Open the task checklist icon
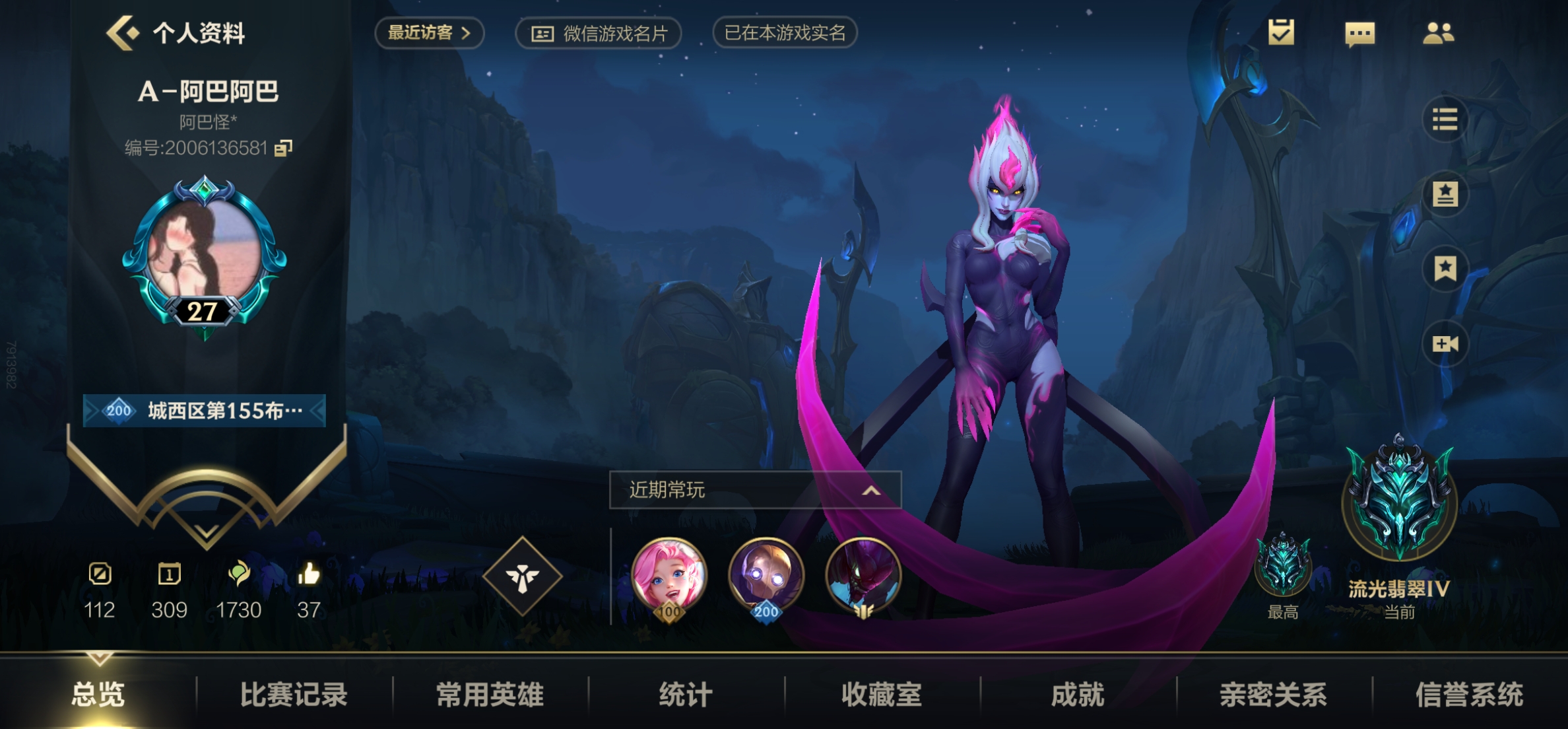Screen dimensions: 1568x729 [1281, 32]
